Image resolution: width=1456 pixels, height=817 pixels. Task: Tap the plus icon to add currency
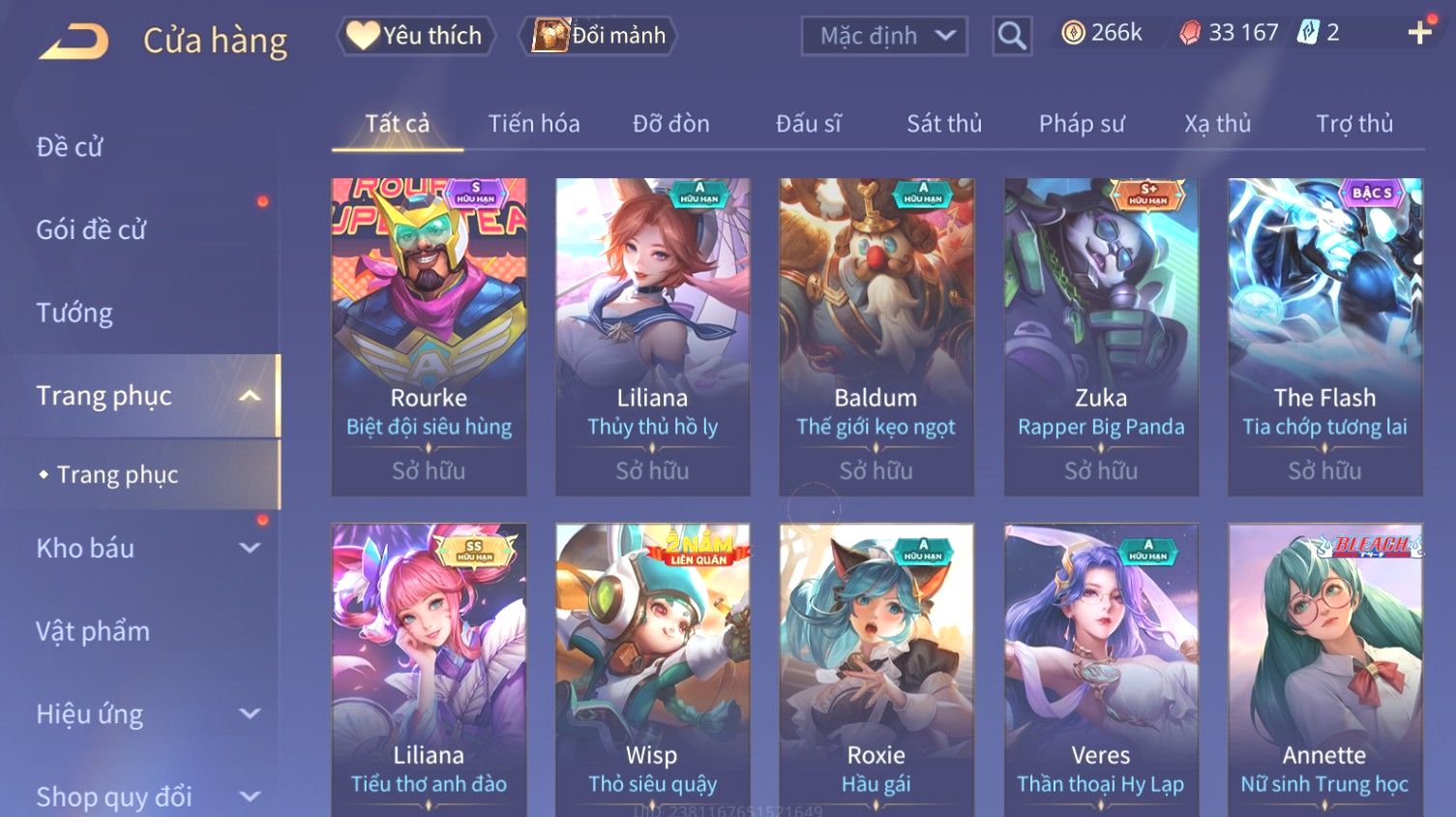click(1419, 33)
